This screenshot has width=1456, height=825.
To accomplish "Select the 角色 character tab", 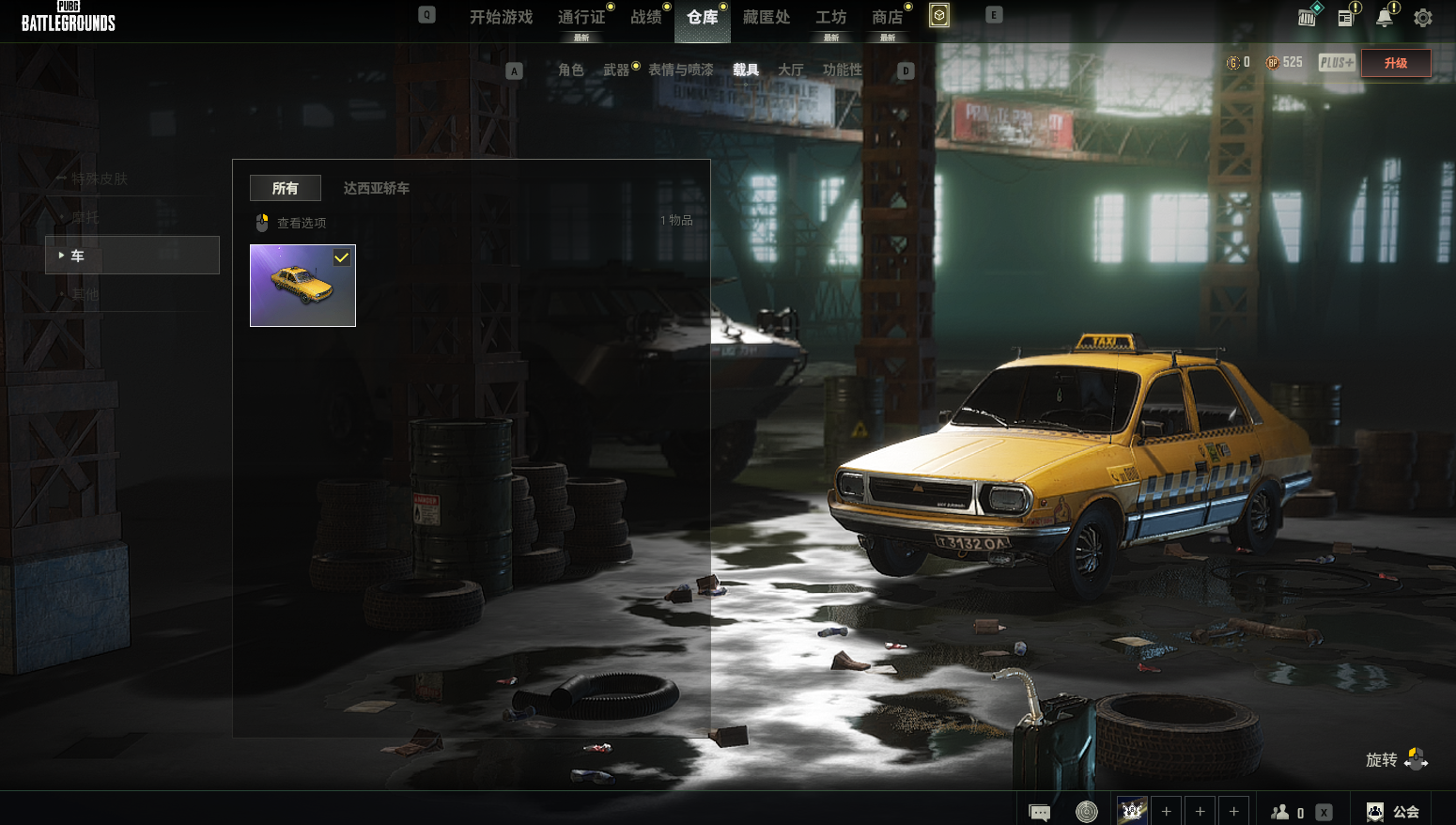I will pos(571,70).
